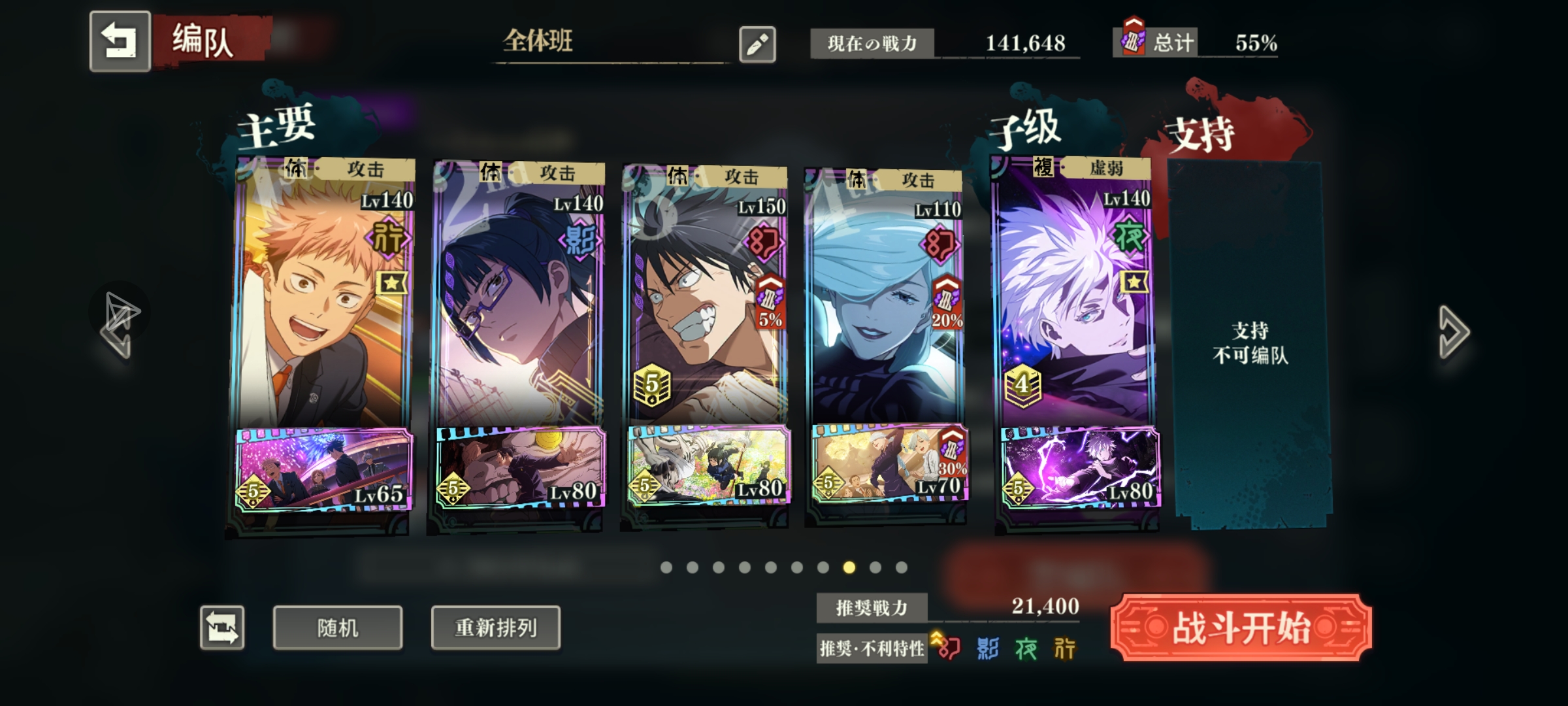
Task: Select the orange-haired Lv140 character card
Action: (323, 294)
